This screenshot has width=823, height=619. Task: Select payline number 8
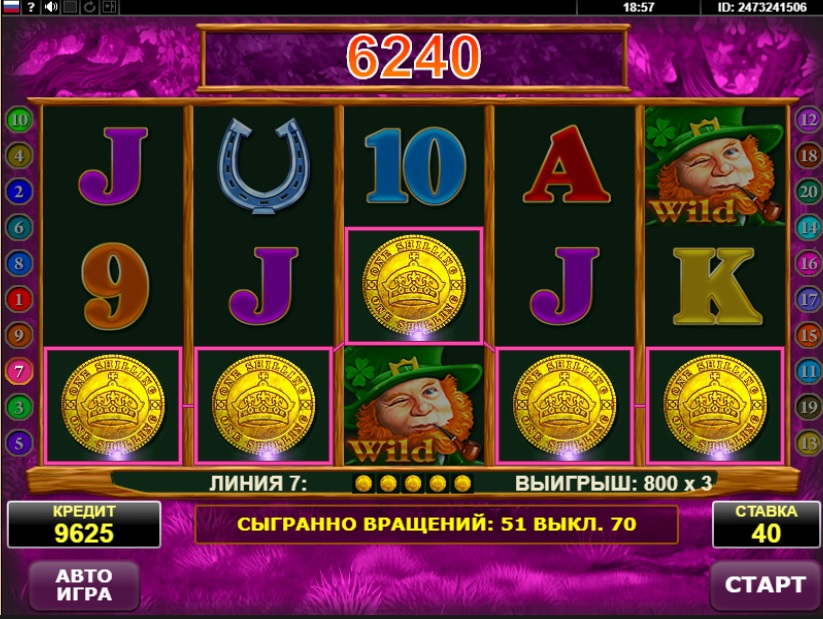[18, 263]
